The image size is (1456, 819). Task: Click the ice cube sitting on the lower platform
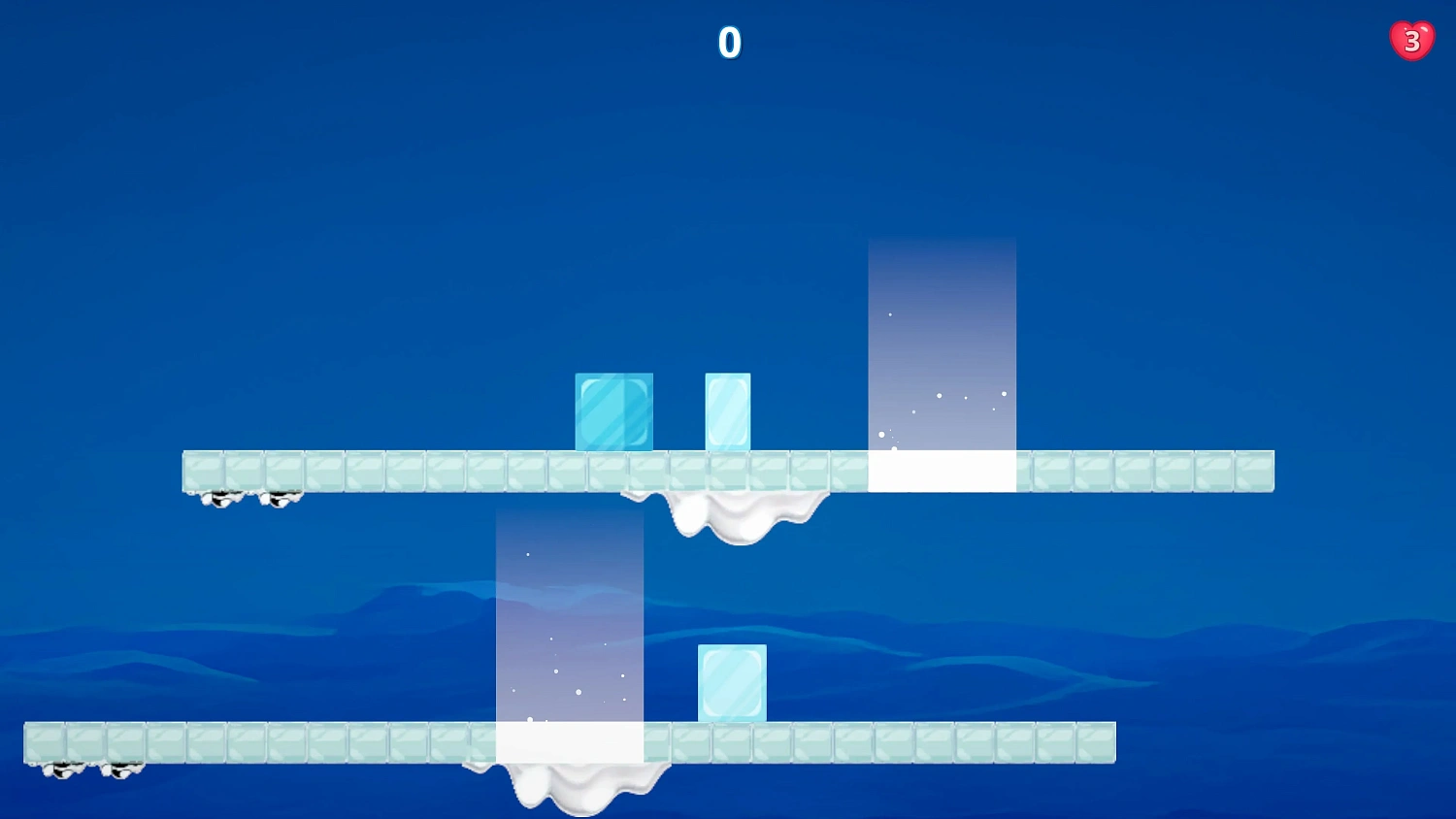pos(732,681)
